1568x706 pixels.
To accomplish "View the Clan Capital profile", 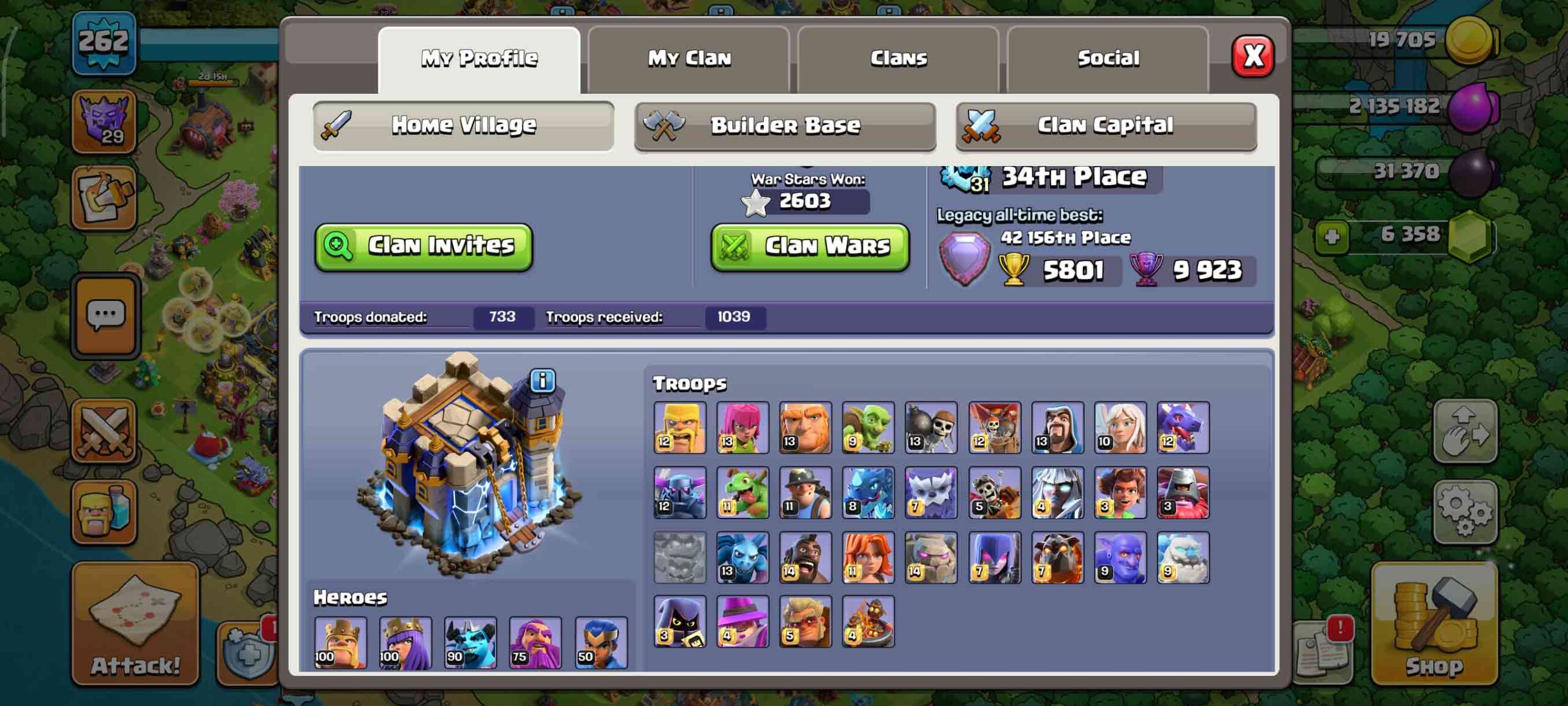I will pos(1106,126).
